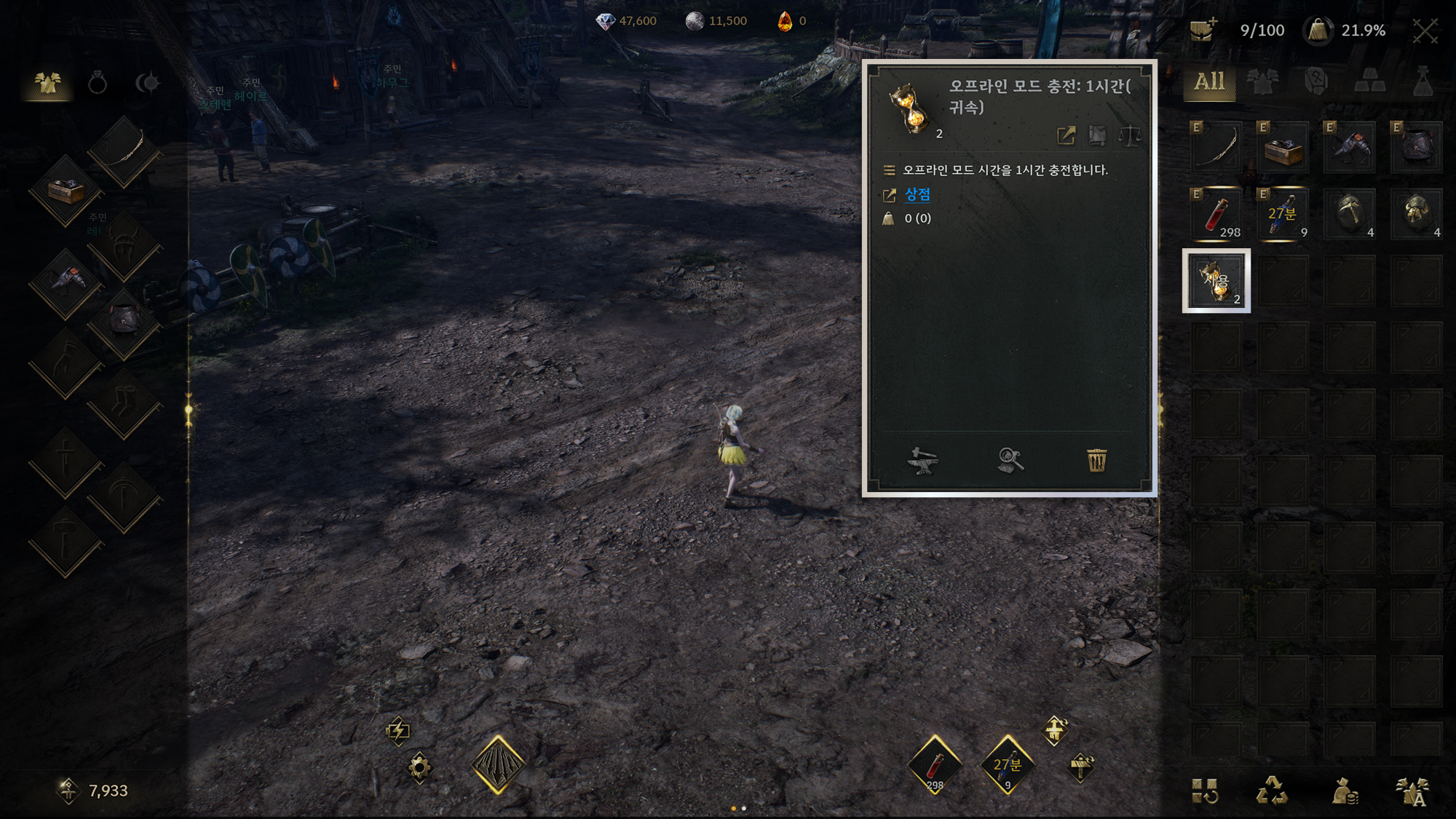
Task: Open the balance scales compare icon
Action: [x=1129, y=135]
